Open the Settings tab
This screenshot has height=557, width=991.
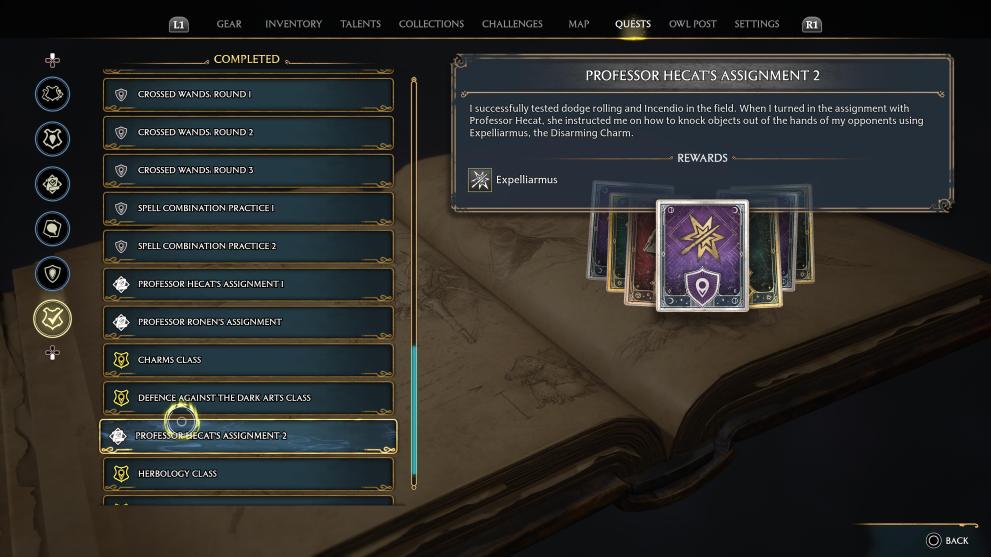click(756, 24)
